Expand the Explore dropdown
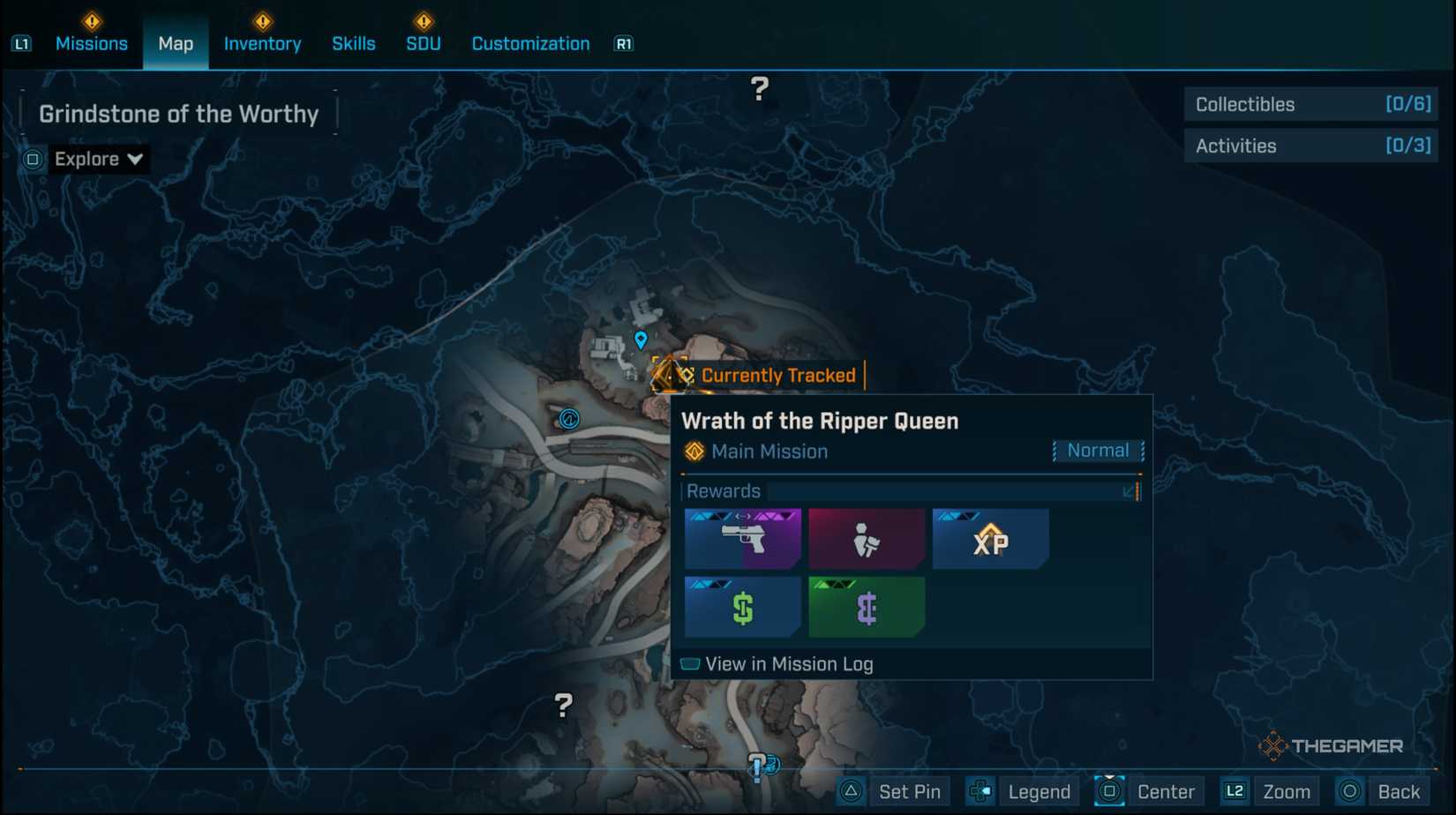The image size is (1456, 815). point(99,159)
